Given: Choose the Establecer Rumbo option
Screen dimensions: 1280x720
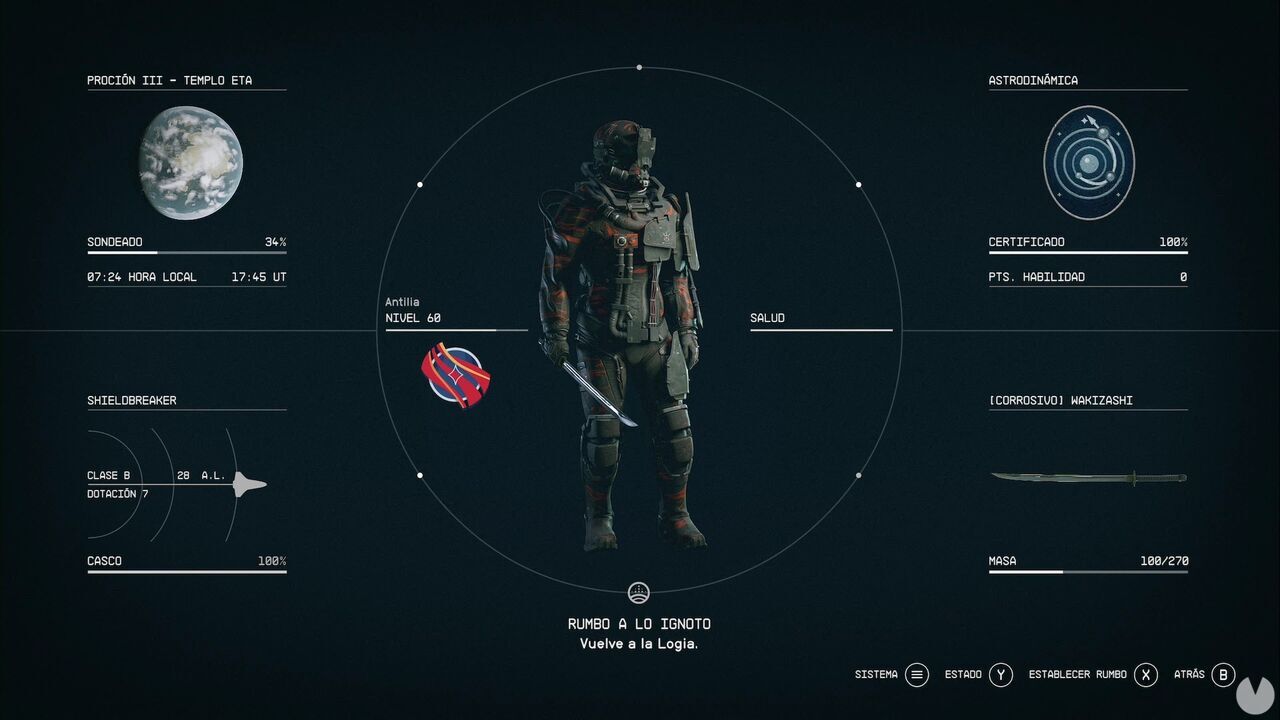Looking at the screenshot, I should click(1145, 675).
